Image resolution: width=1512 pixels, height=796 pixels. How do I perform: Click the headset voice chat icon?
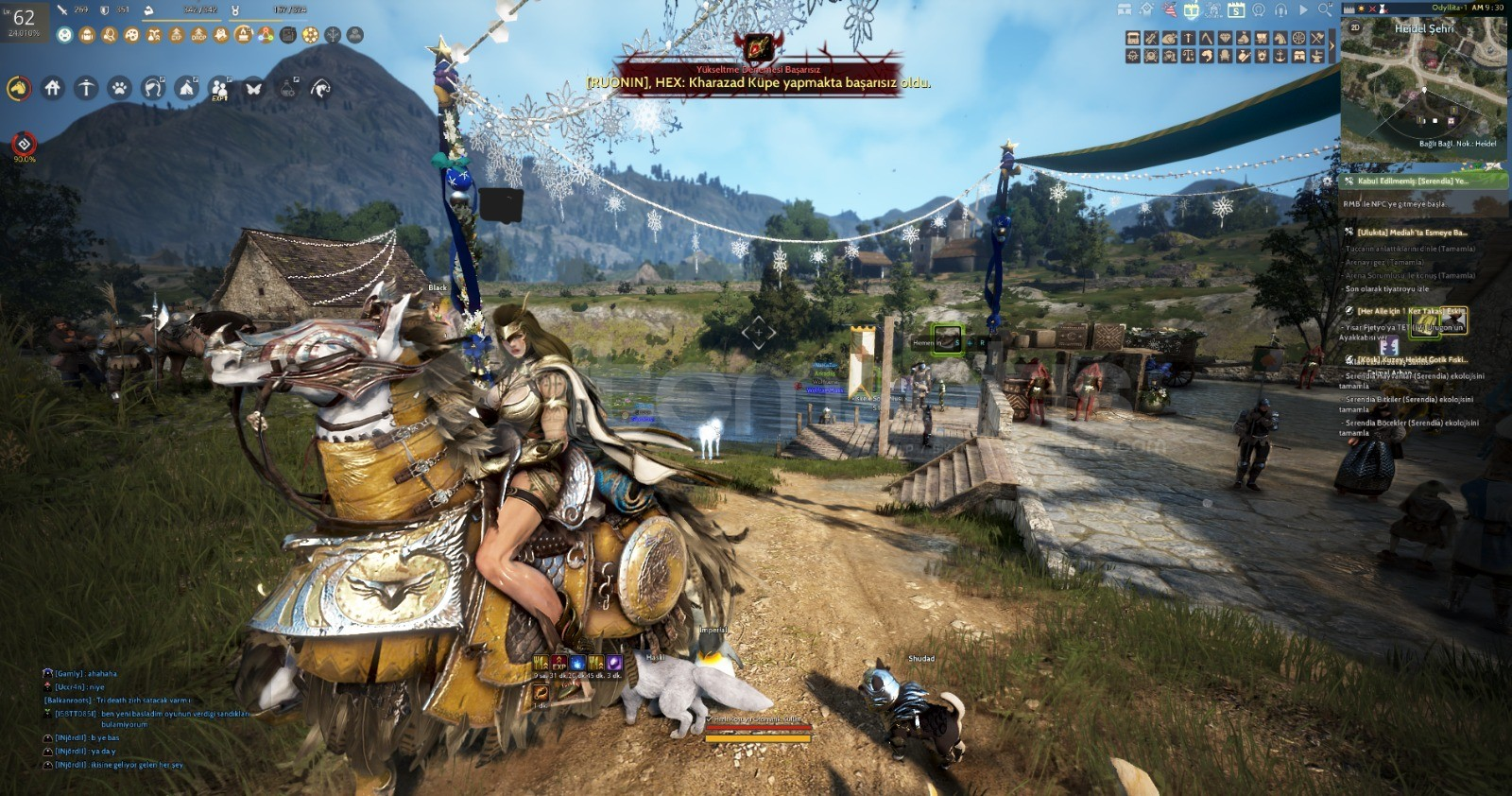point(1280,9)
